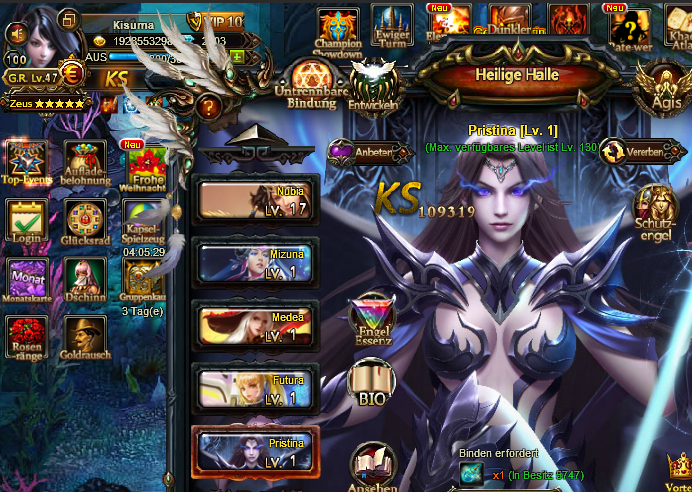Open Engel Essenz
The image size is (692, 492).
[x=373, y=319]
